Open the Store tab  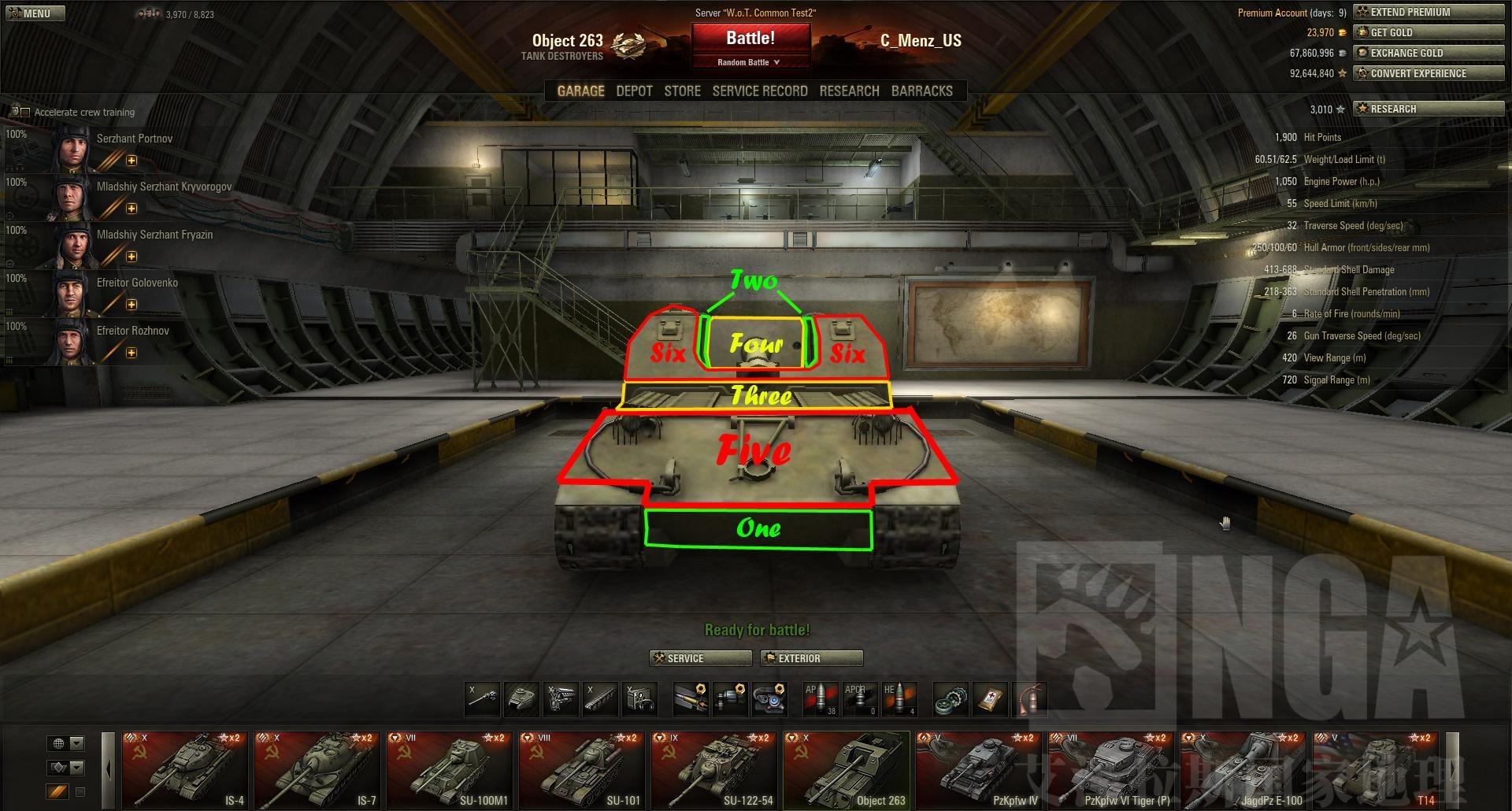682,91
